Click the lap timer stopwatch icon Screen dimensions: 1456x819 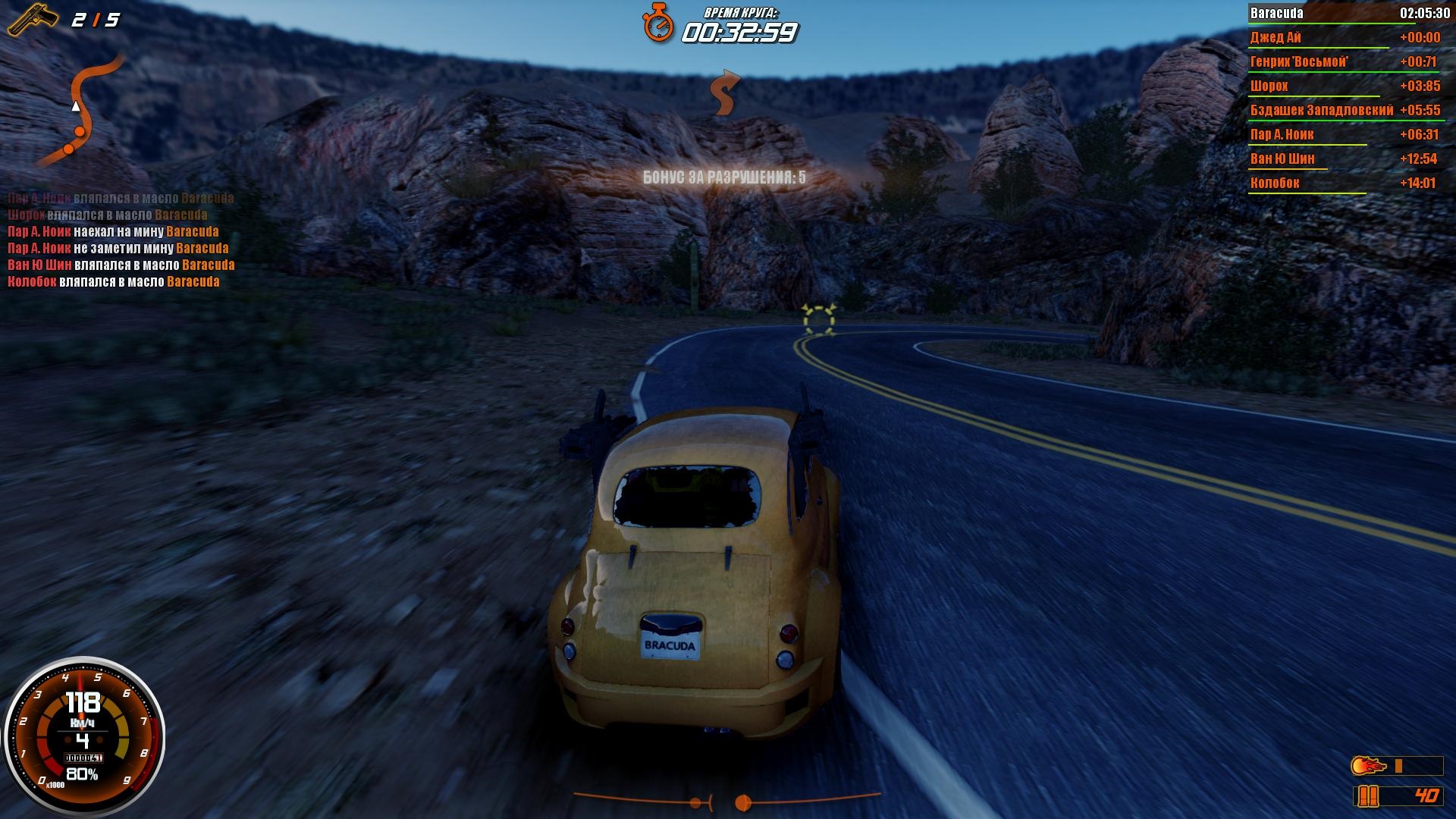658,23
